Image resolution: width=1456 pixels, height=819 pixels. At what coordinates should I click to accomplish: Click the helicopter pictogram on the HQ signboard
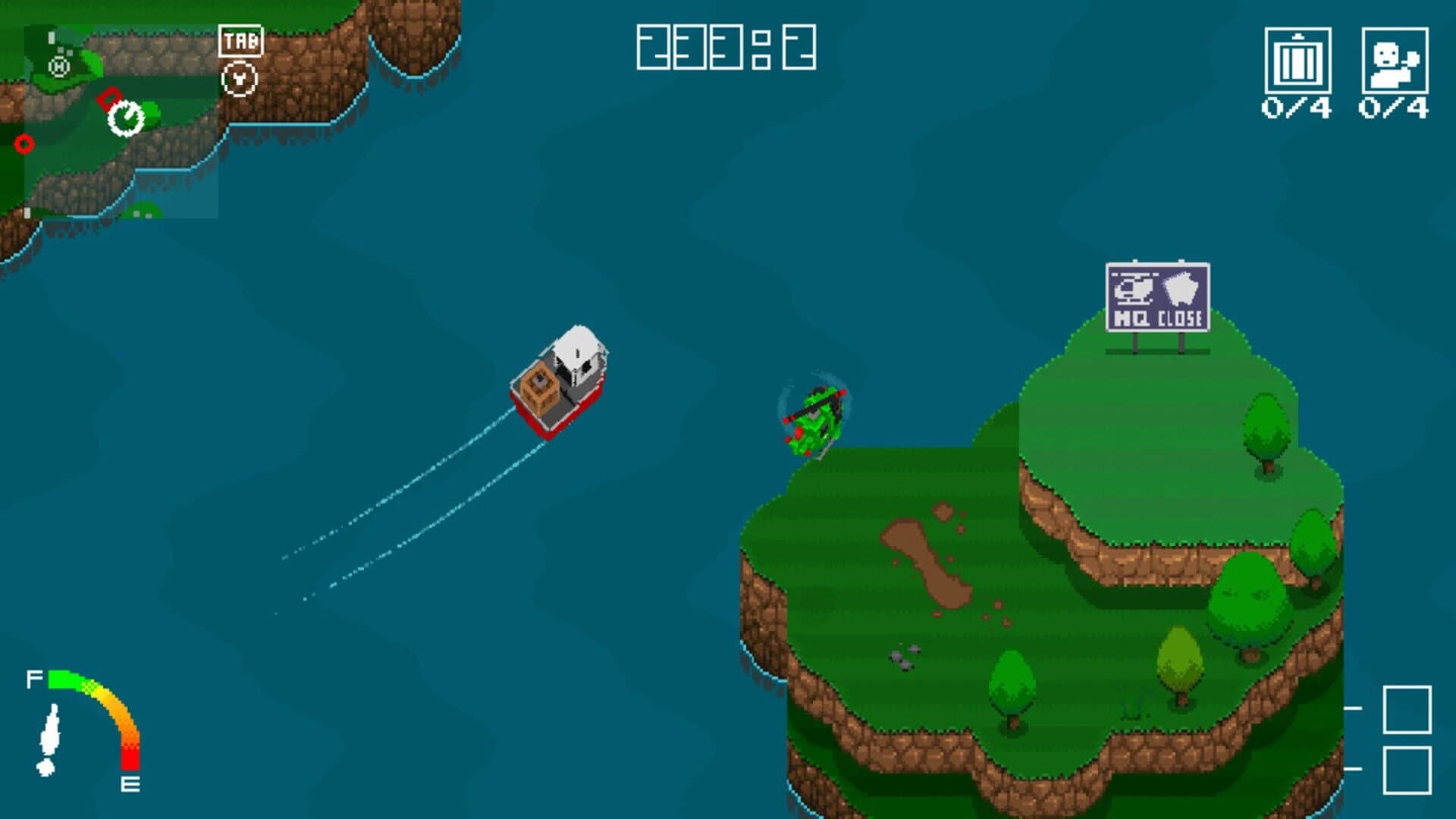coord(1133,288)
